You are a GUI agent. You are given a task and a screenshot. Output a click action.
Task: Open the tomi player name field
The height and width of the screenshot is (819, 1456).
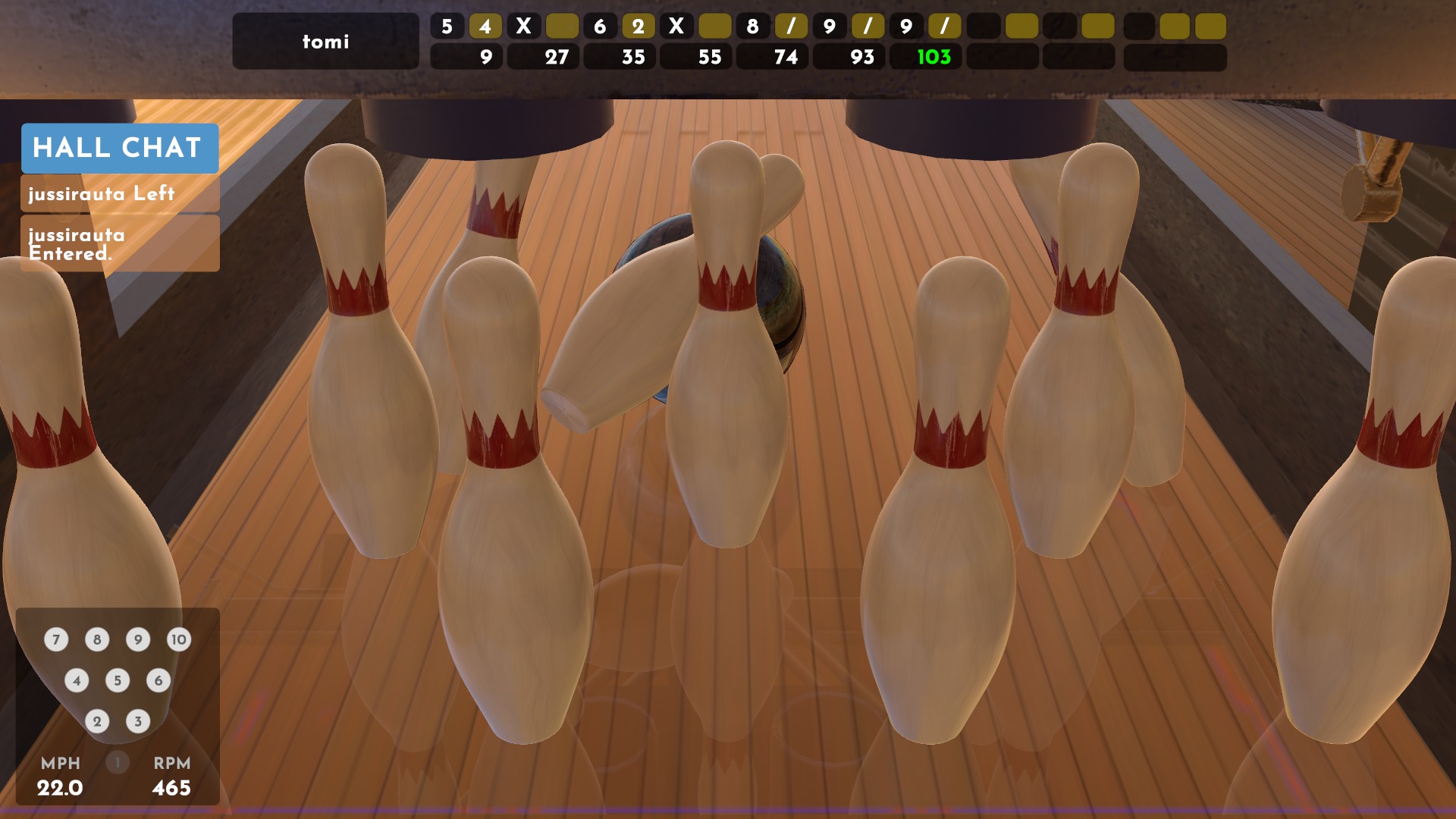click(x=325, y=42)
